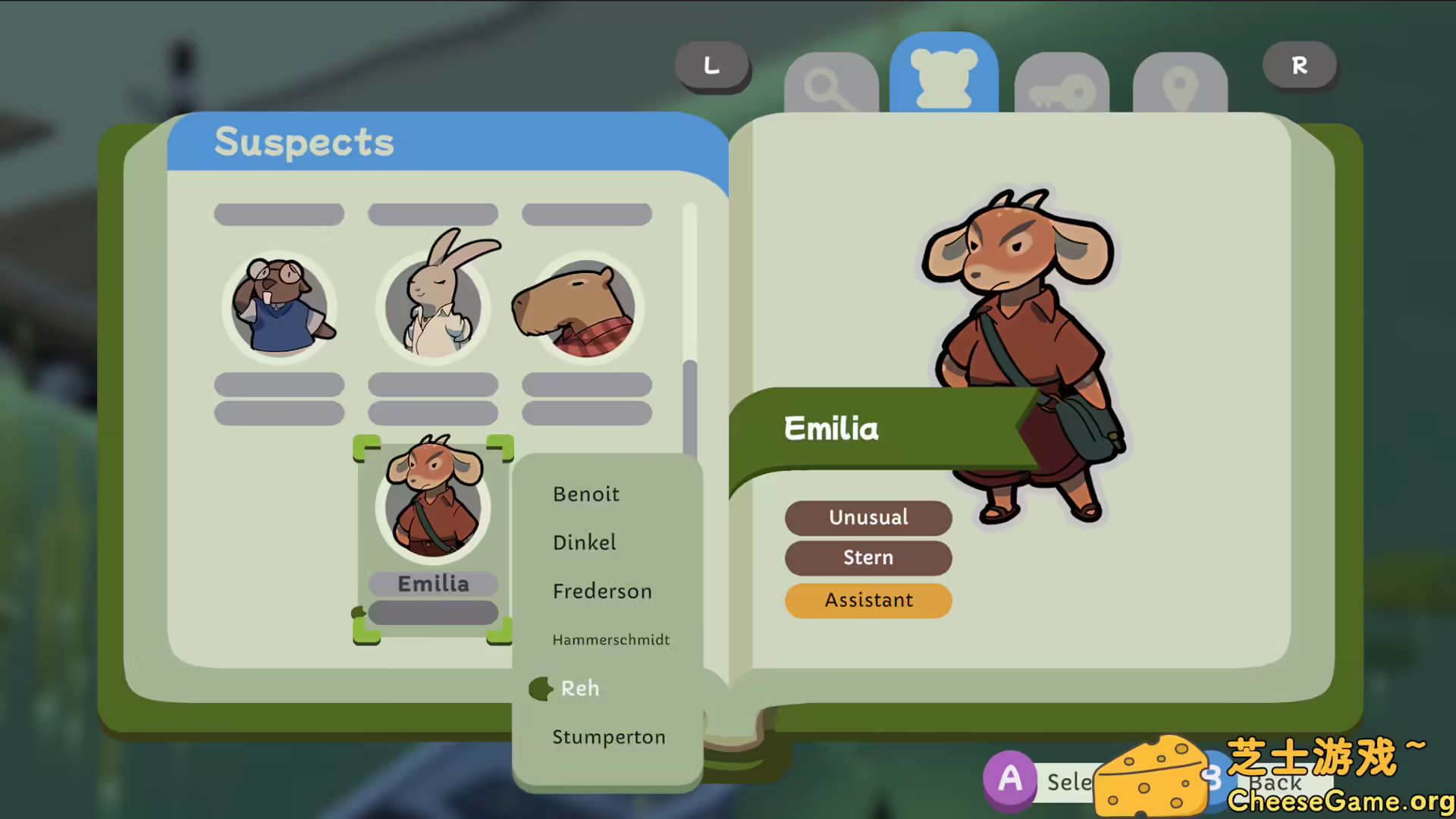1456x819 pixels.
Task: Choose Hammerschmidt from the name list
Action: [610, 639]
